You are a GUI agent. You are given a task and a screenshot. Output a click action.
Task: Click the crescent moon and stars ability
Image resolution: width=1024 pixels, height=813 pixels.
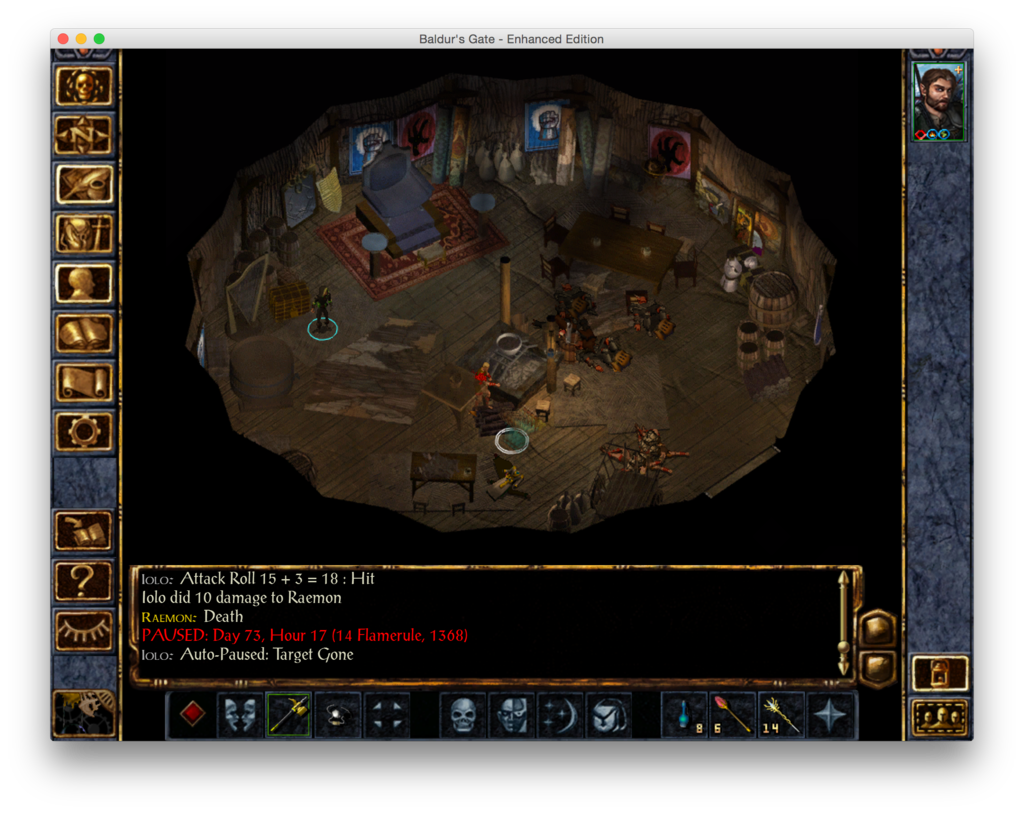pyautogui.click(x=560, y=714)
